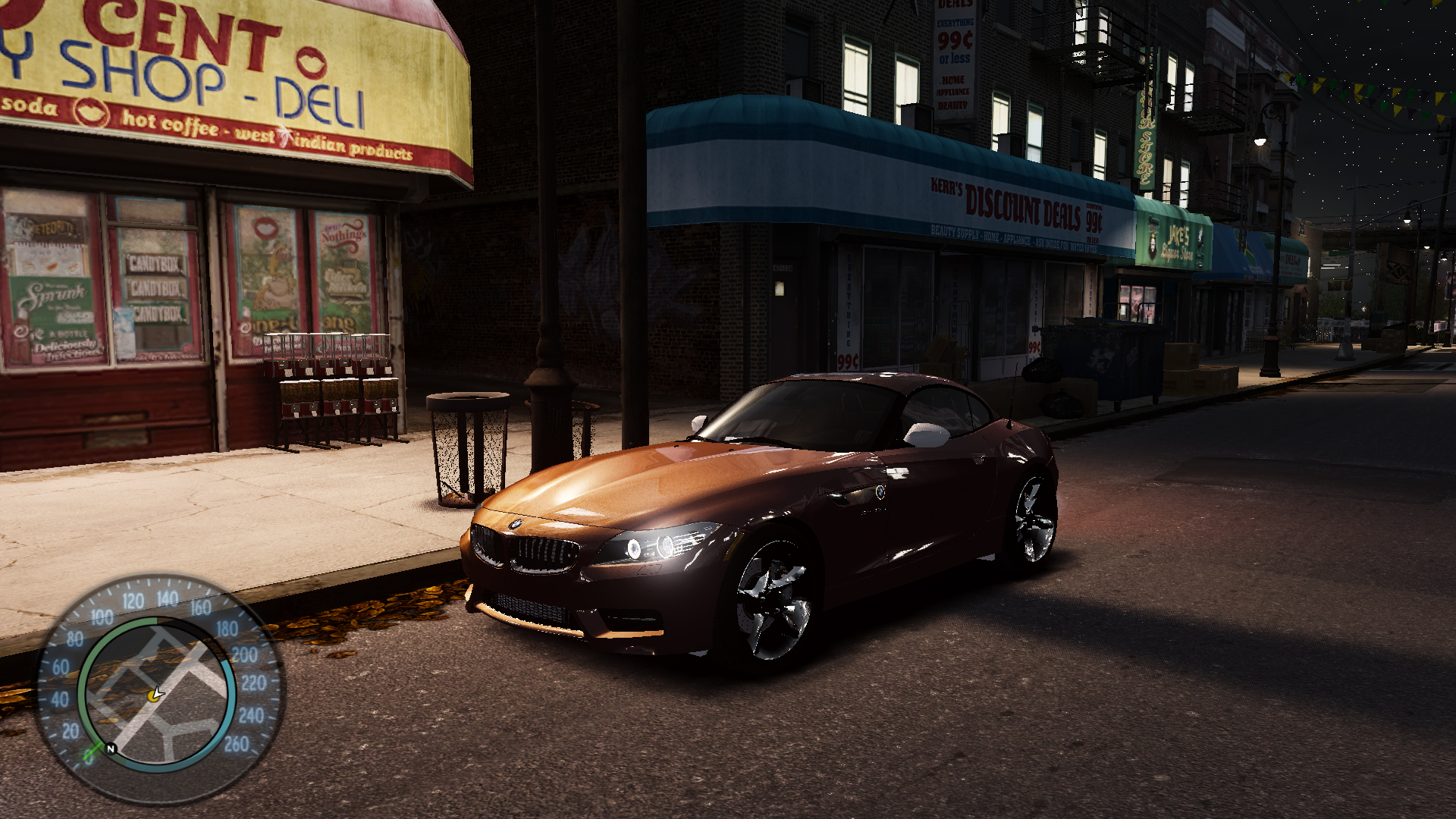The image size is (1456, 819).
Task: Click the circular radar minimap
Action: click(x=157, y=692)
